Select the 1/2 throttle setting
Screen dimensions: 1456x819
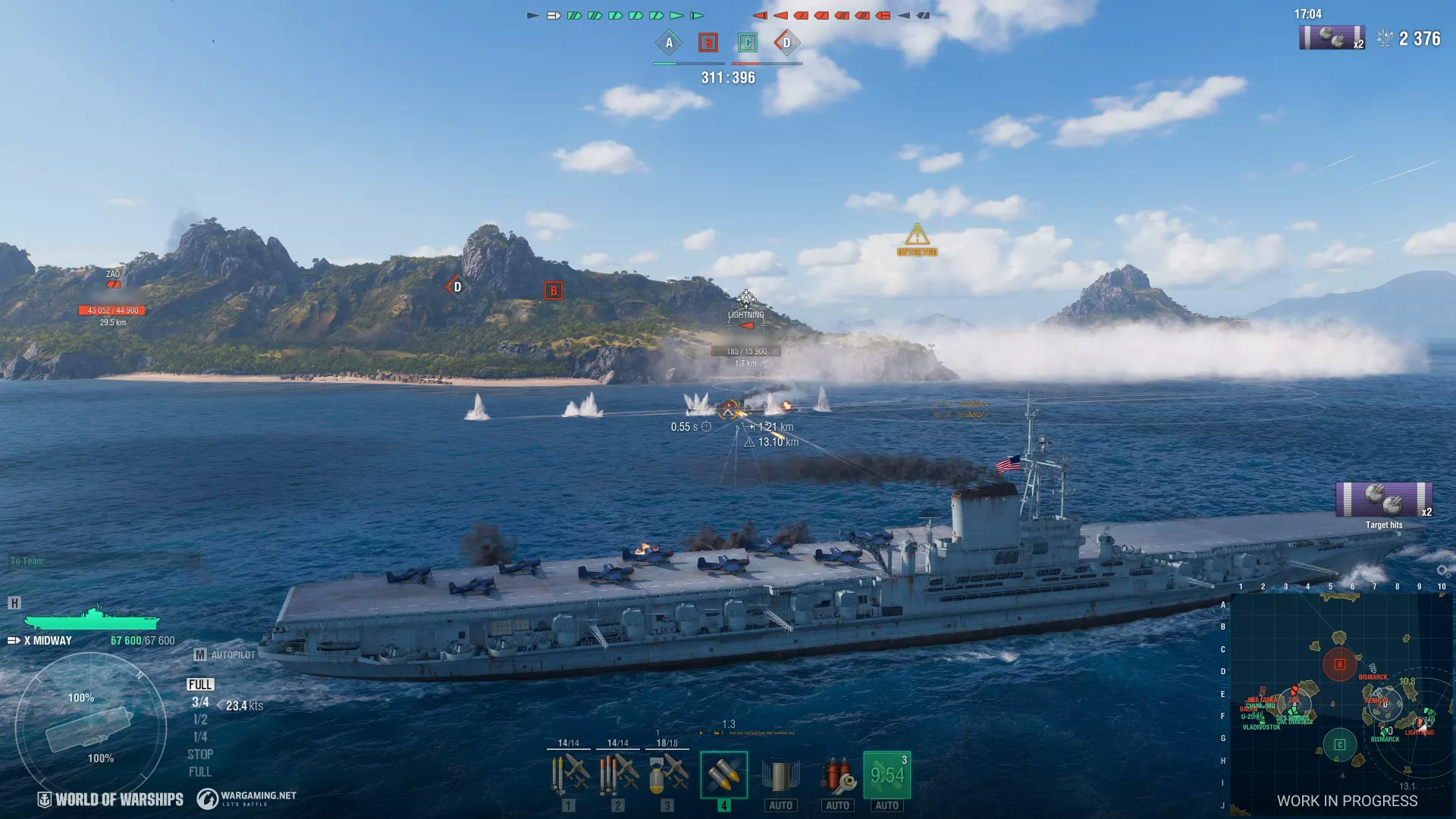tap(199, 719)
